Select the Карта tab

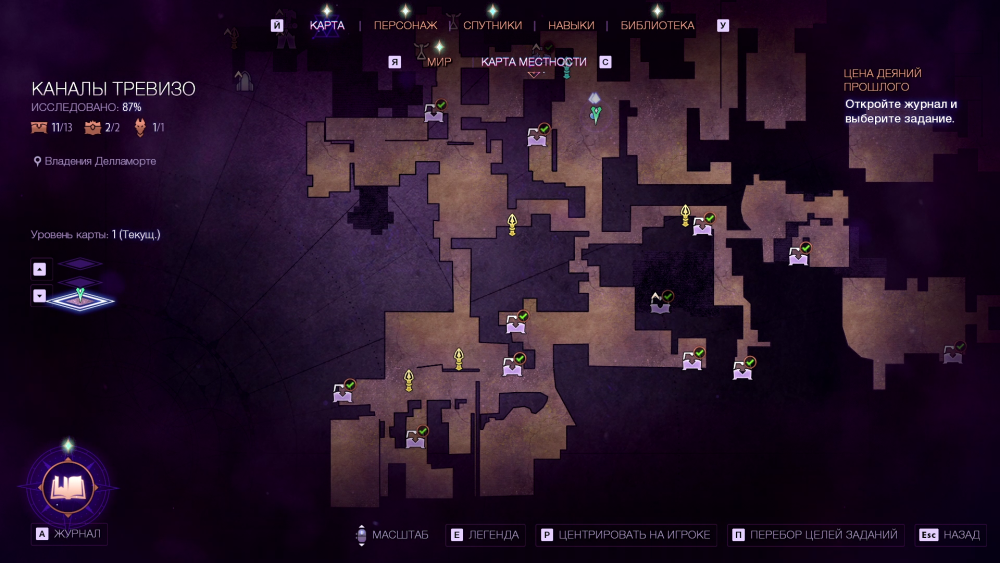point(327,25)
